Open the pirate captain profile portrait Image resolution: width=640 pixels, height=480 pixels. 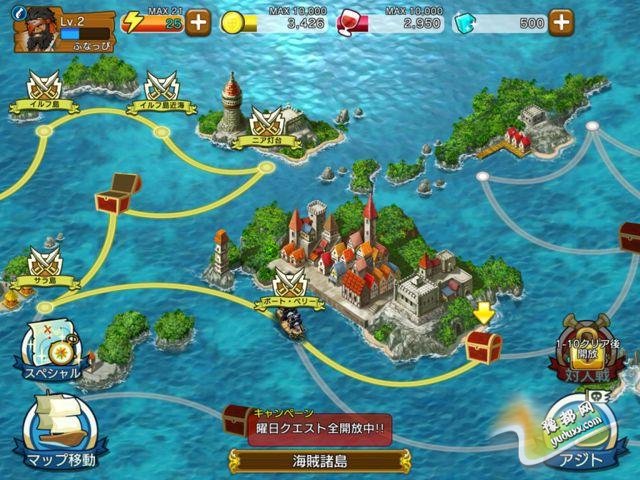pos(34,28)
